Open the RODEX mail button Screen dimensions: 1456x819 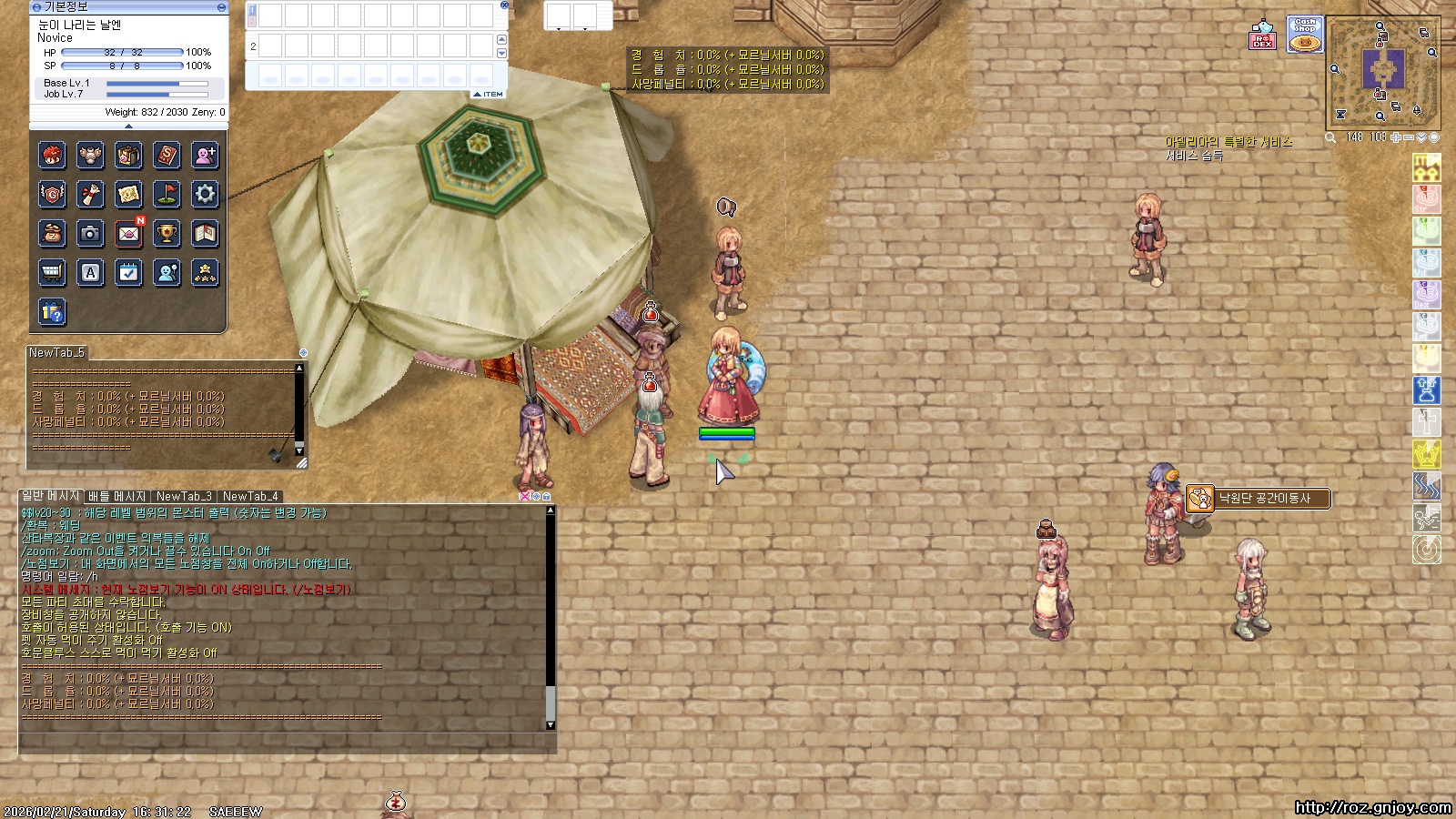point(1262,35)
